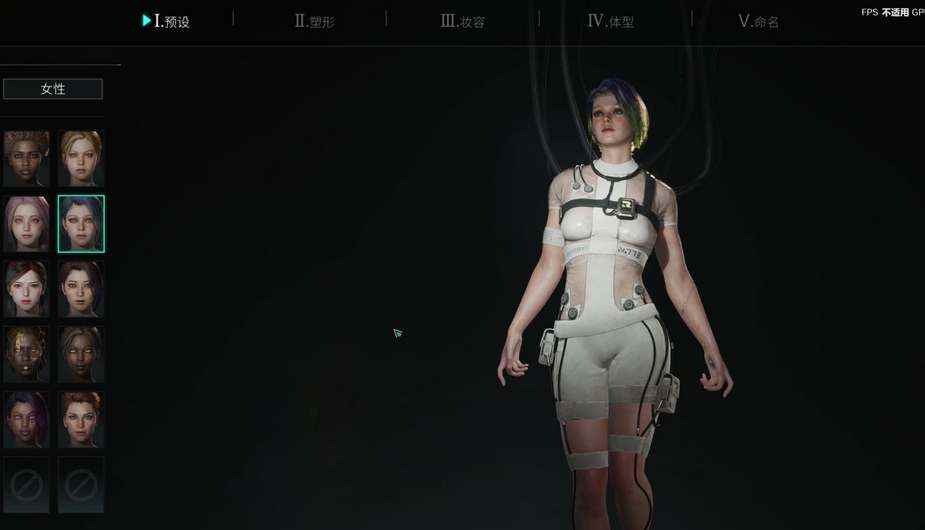Image resolution: width=925 pixels, height=530 pixels.
Task: Select the 命名 naming tab
Action: click(758, 21)
